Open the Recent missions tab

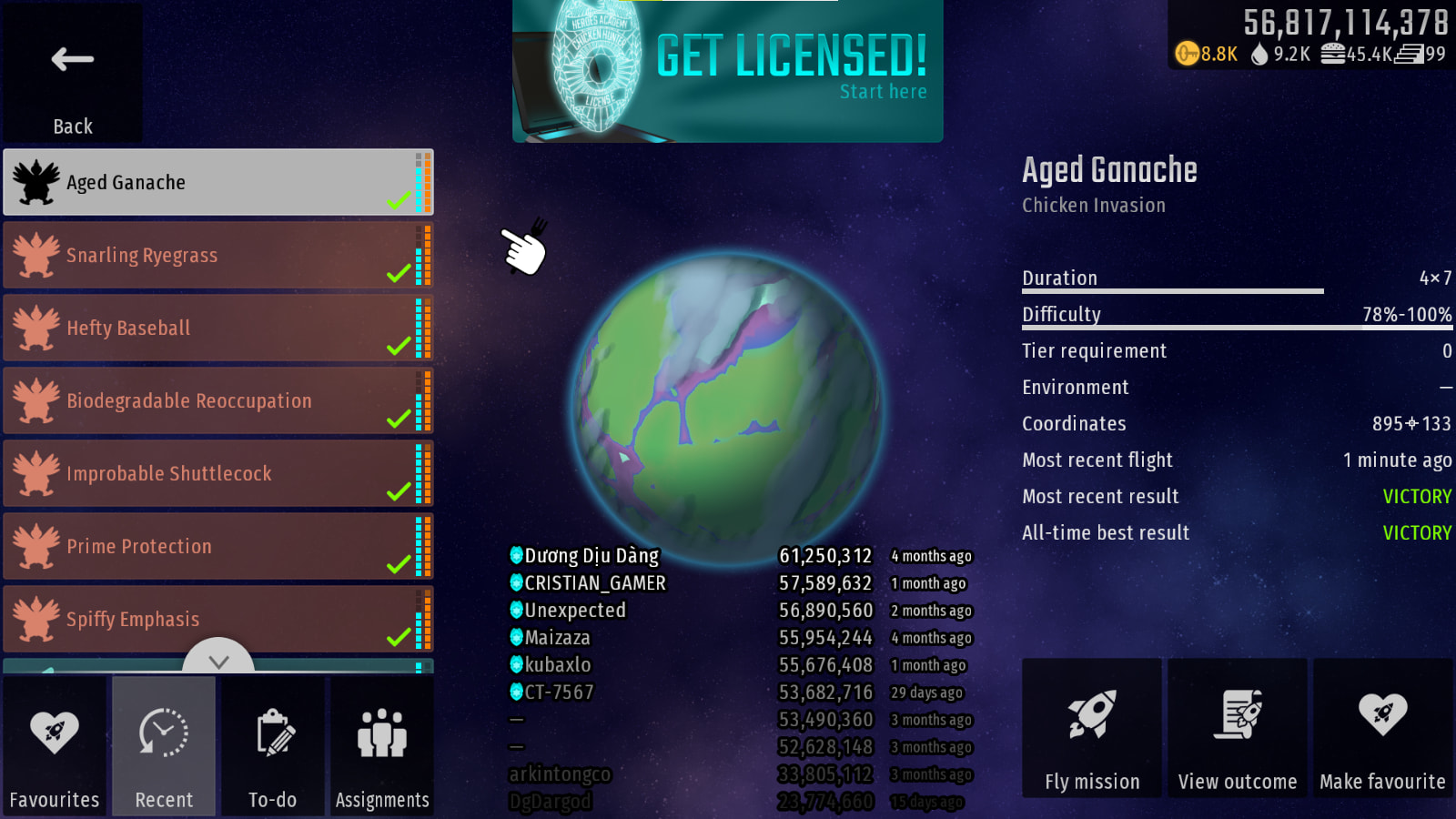click(x=164, y=746)
